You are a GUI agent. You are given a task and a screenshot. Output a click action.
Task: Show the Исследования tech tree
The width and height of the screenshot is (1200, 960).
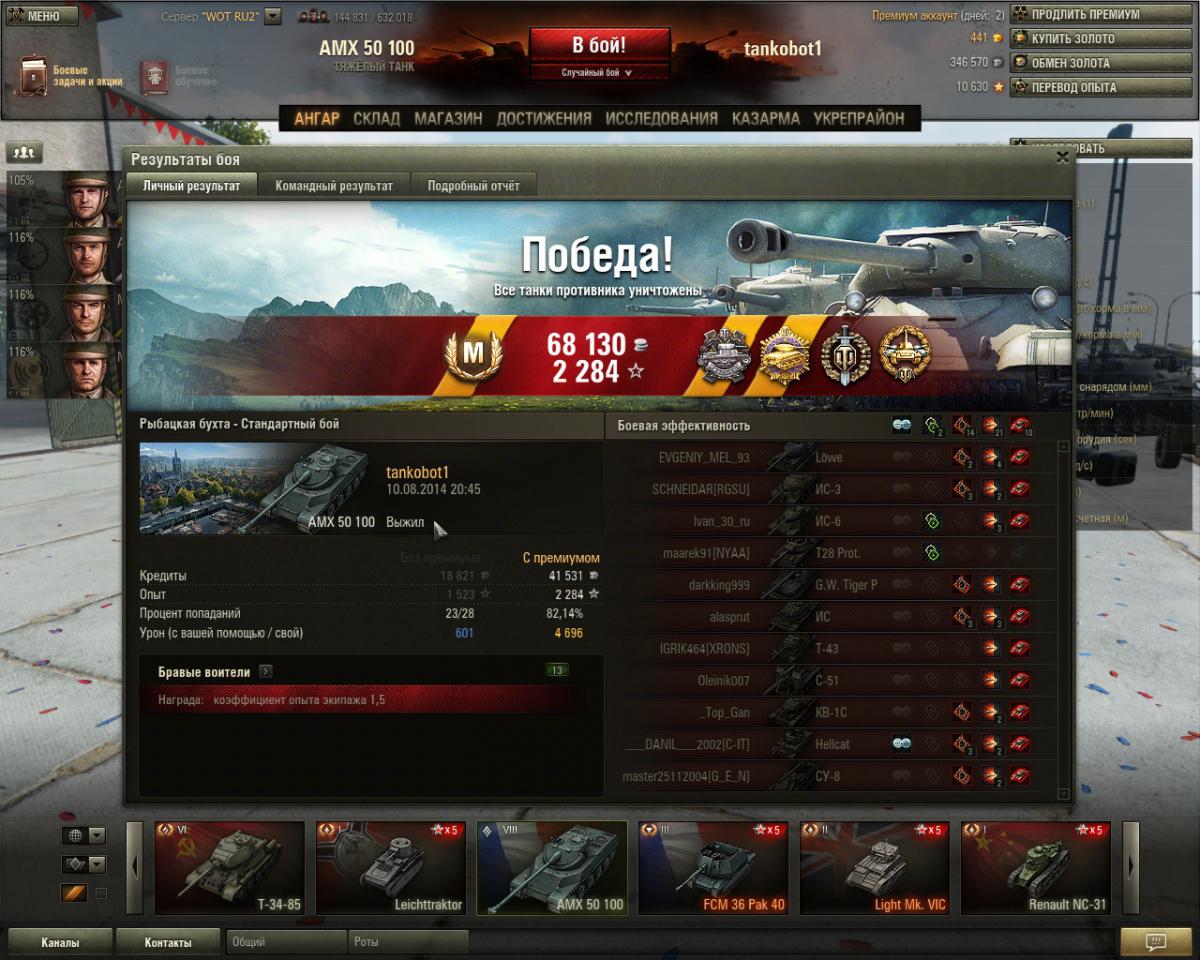[x=661, y=119]
